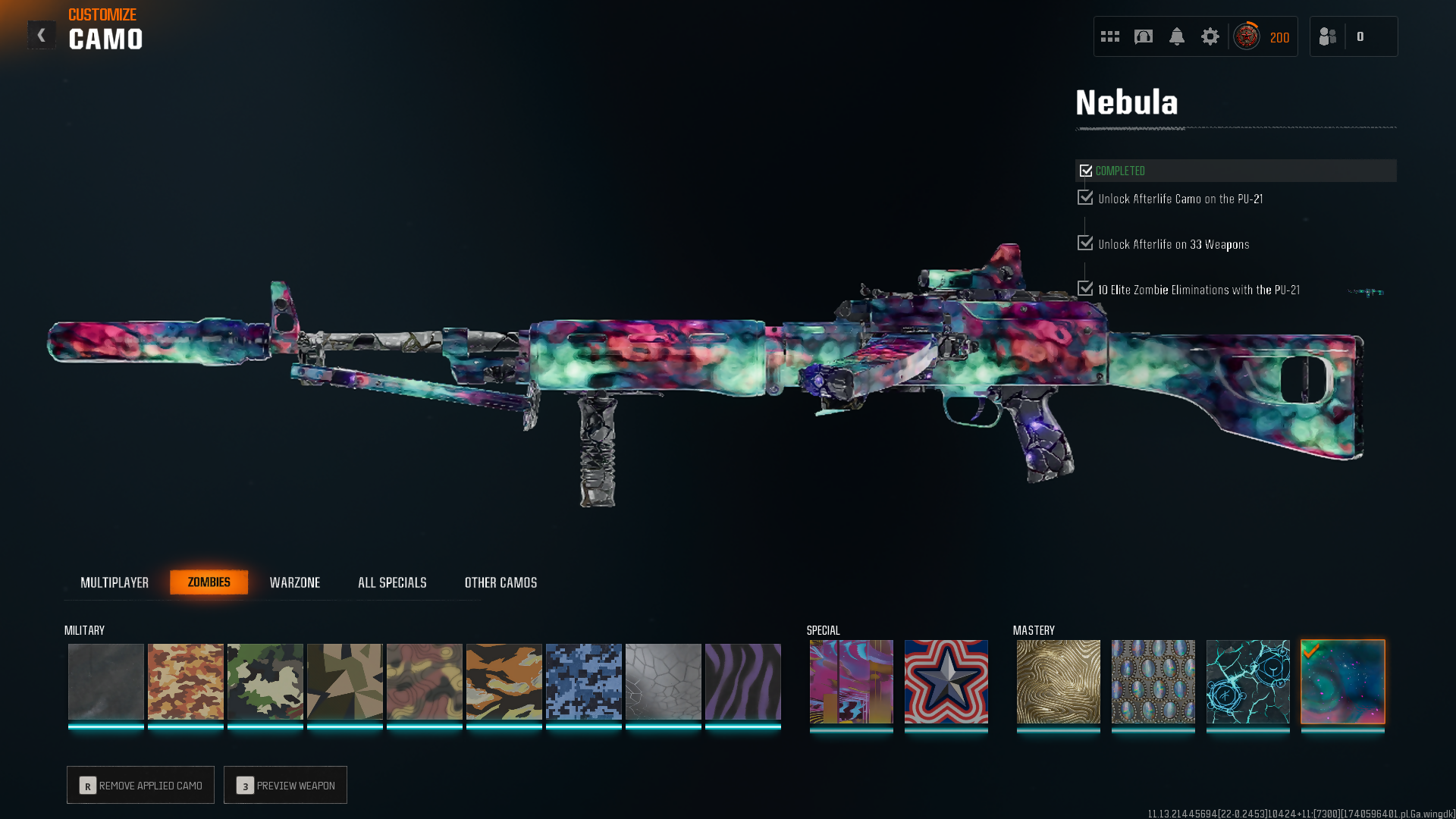The image size is (1456, 819).
Task: Remove the applied camo
Action: pyautogui.click(x=140, y=785)
